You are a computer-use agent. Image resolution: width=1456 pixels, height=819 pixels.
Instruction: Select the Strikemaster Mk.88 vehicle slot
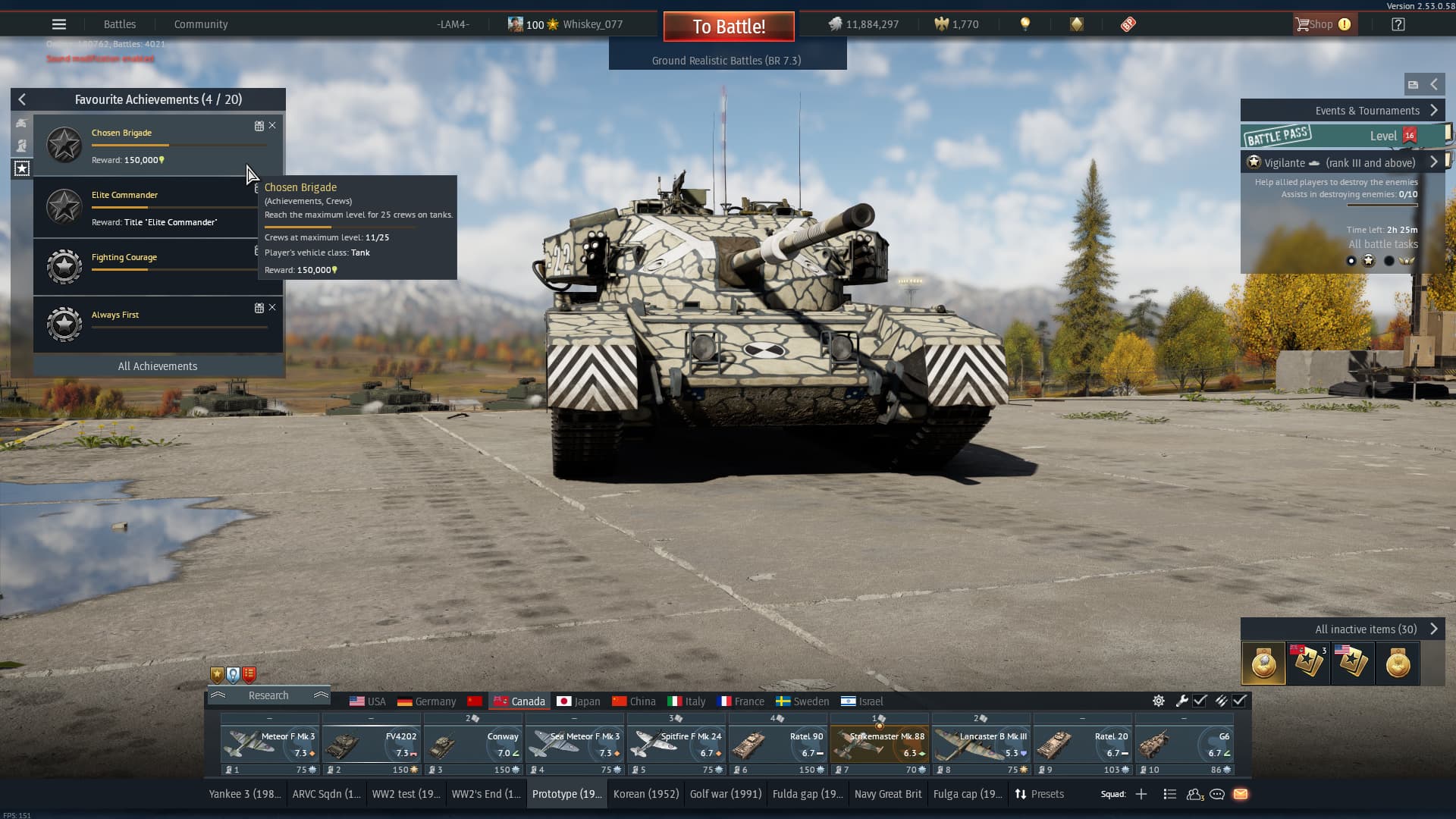click(x=880, y=745)
